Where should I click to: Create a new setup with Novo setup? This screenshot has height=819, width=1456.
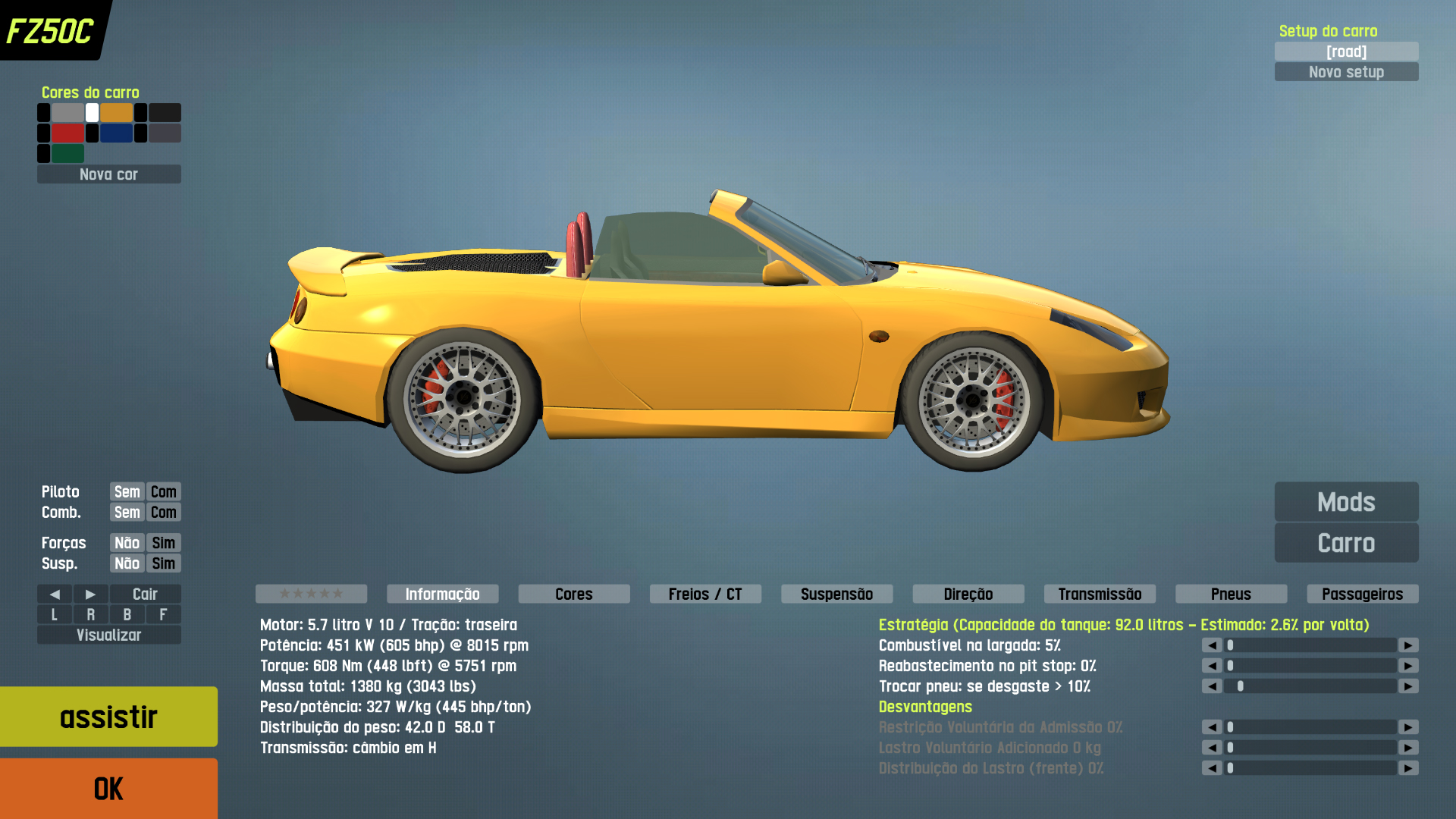tap(1346, 72)
